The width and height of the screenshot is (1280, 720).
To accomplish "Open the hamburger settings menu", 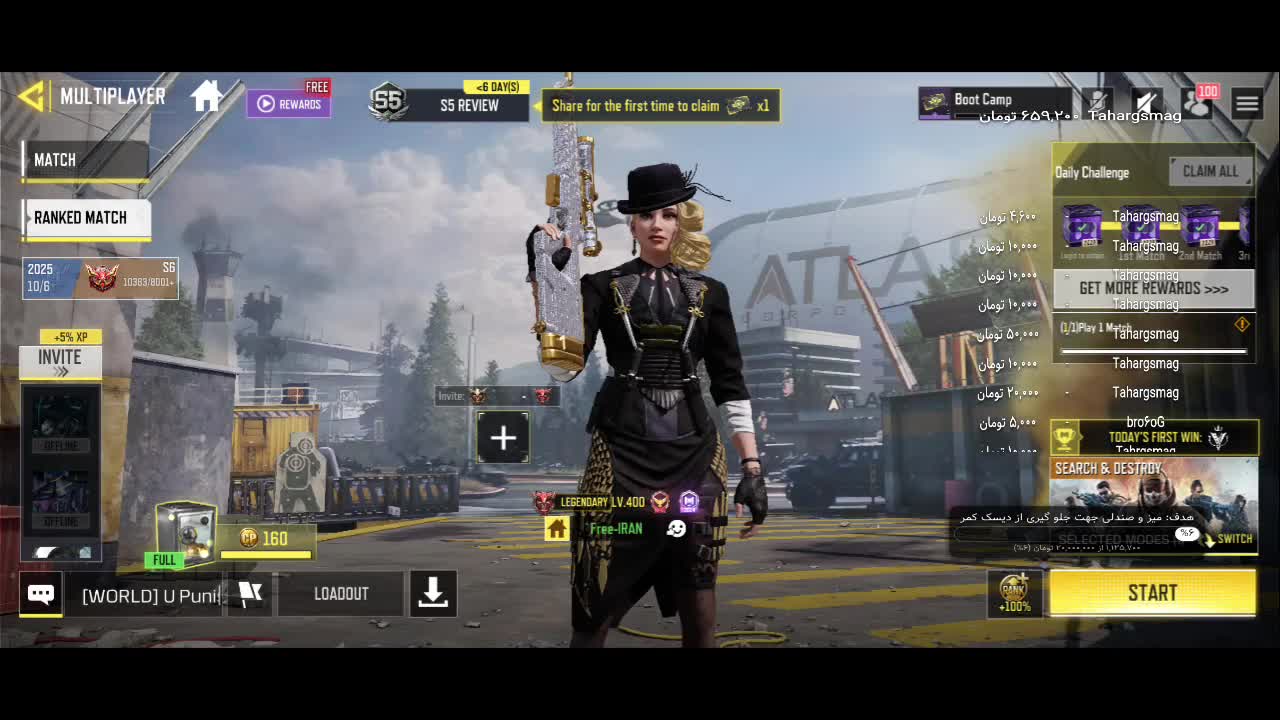I will click(1246, 103).
